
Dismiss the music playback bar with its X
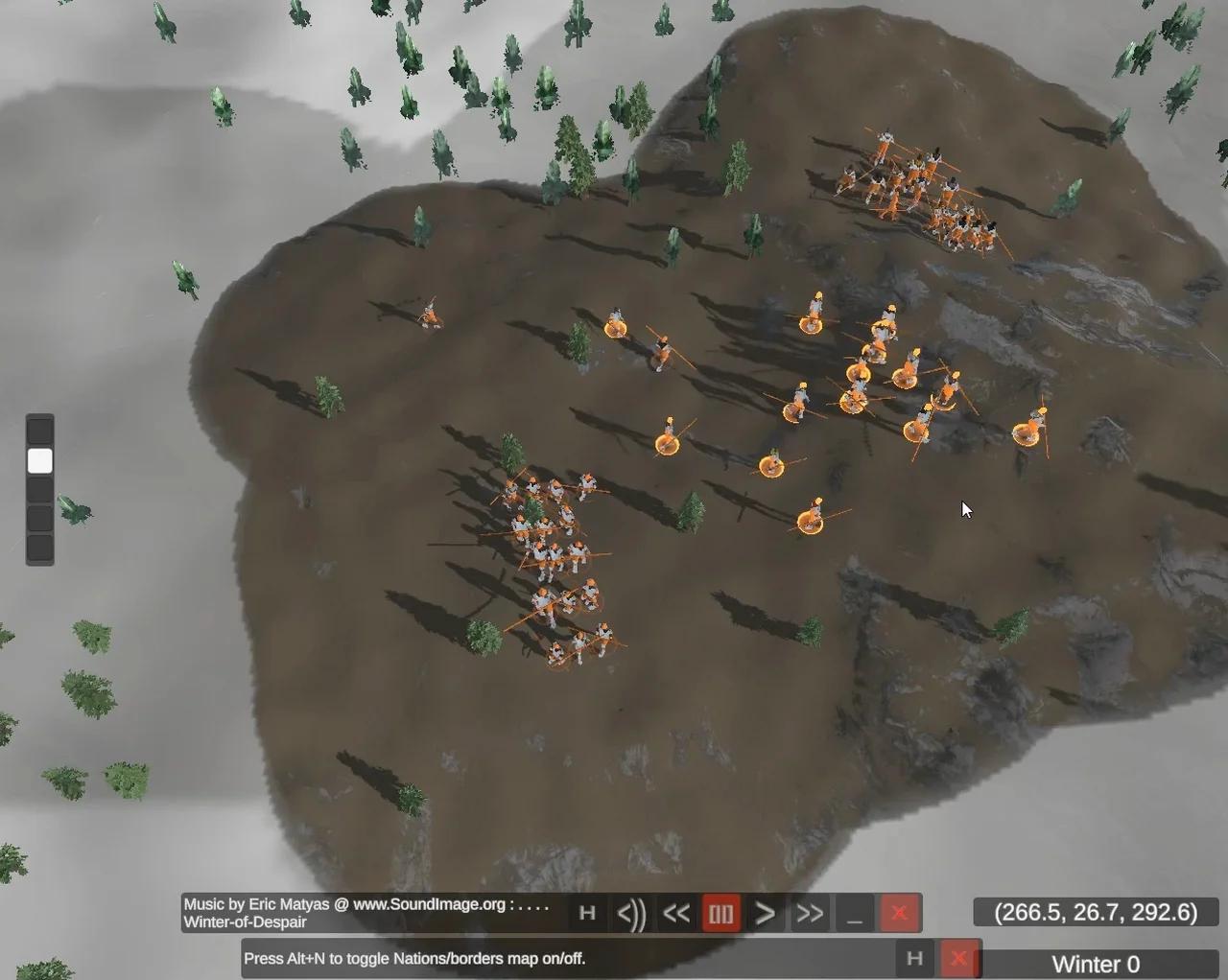tap(899, 913)
